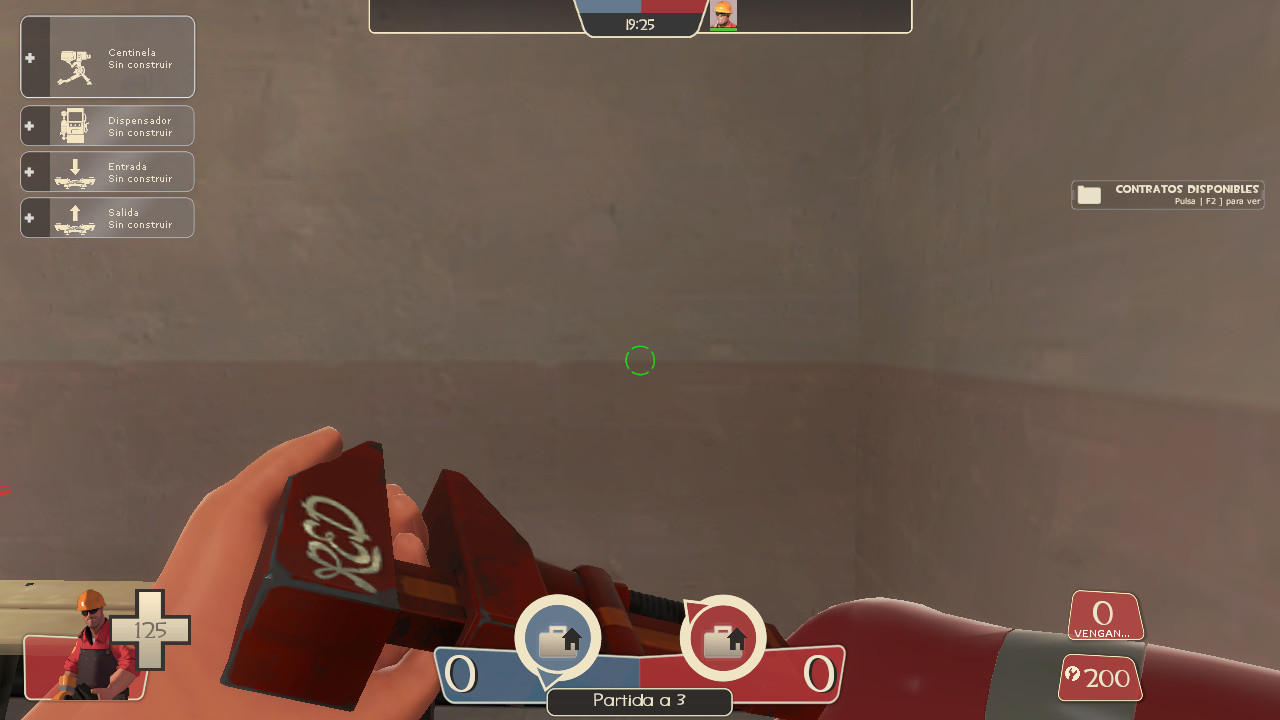Click the player avatar on the scoreboard
Image resolution: width=1280 pixels, height=720 pixels.
tap(723, 15)
